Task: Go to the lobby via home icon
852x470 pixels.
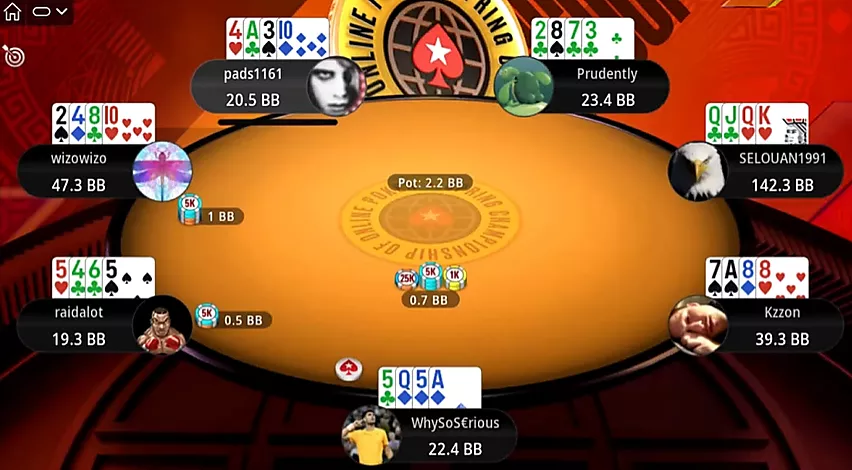Action: 12,12
